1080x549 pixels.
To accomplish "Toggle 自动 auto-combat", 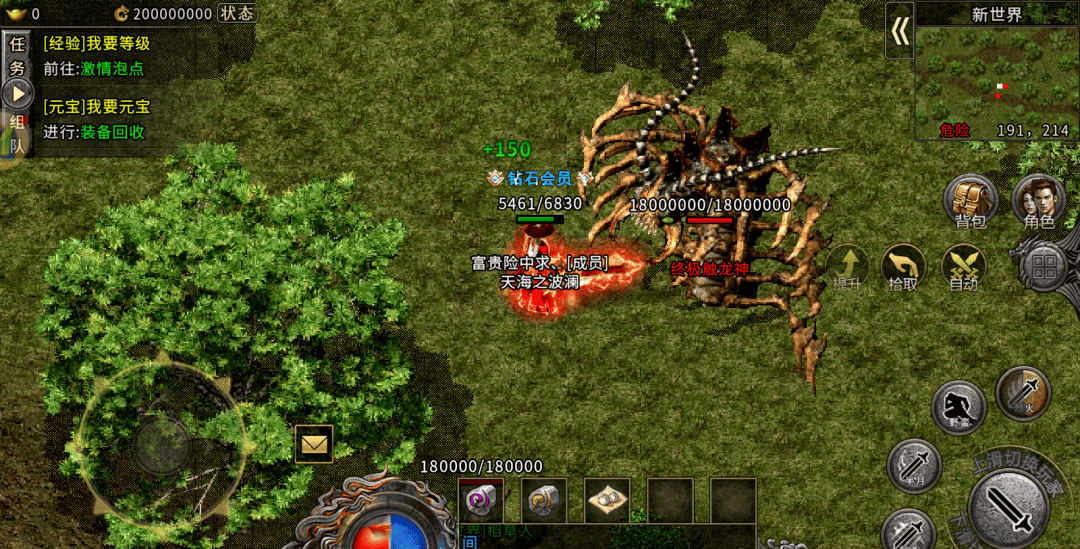I will [x=964, y=267].
